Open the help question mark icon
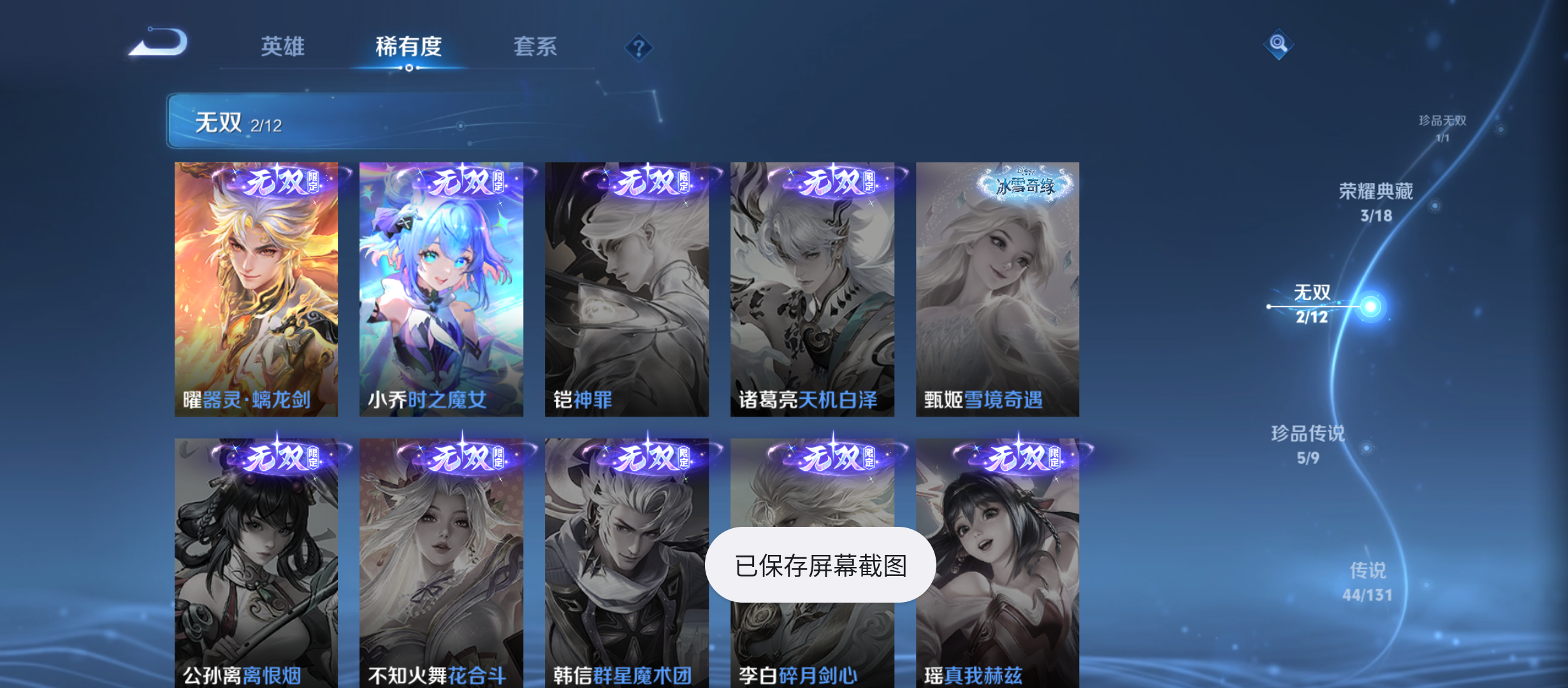Viewport: 1568px width, 688px height. [x=640, y=47]
